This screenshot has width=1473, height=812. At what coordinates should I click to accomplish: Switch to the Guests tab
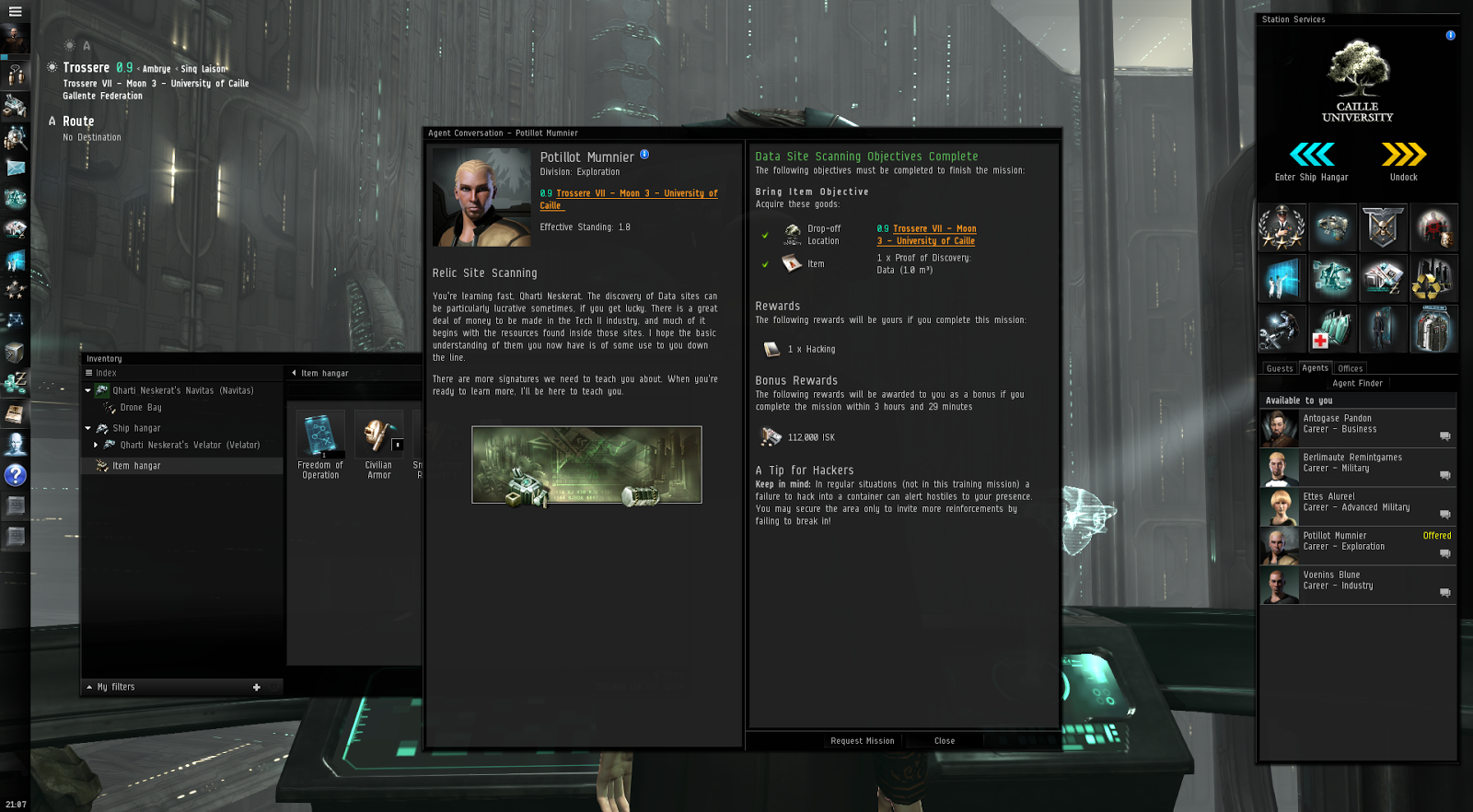[x=1279, y=367]
